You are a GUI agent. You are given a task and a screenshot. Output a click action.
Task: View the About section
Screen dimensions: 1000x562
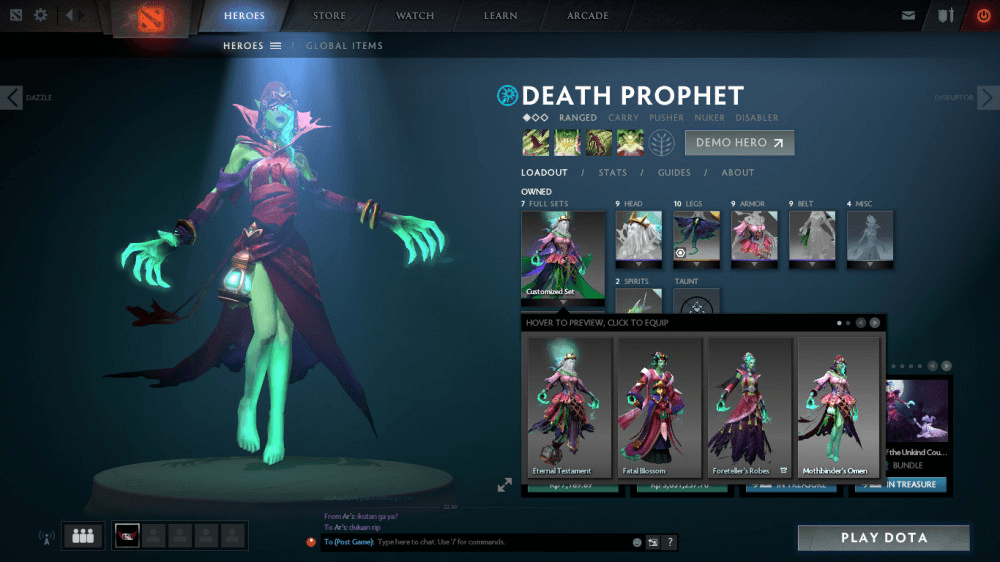738,173
